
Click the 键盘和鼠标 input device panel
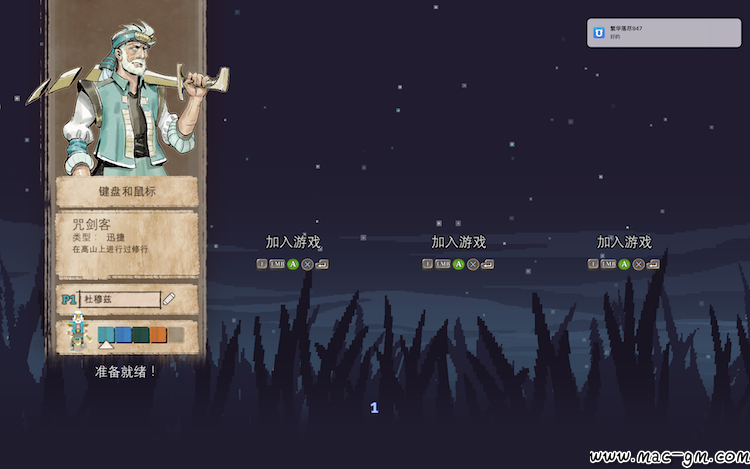click(x=127, y=192)
